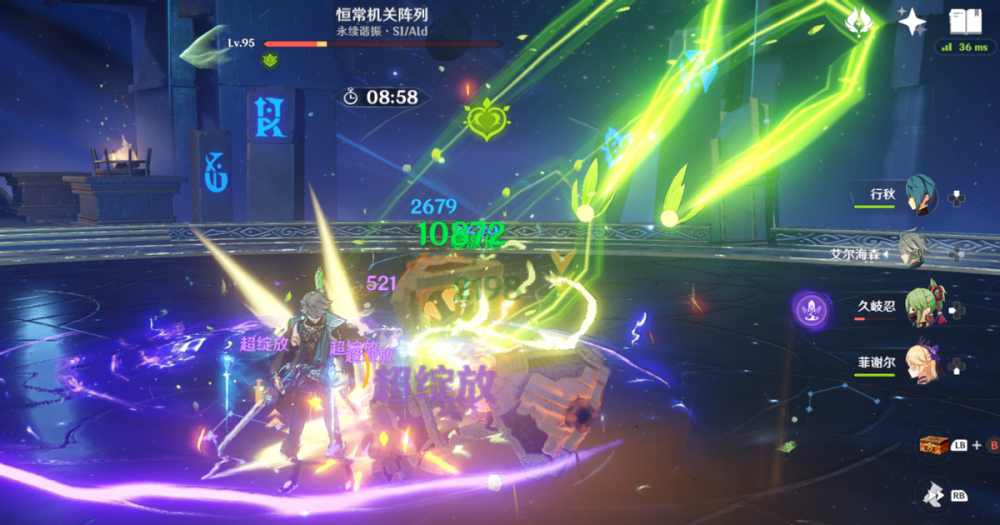Use the treasure chest gadget icon

(x=934, y=444)
